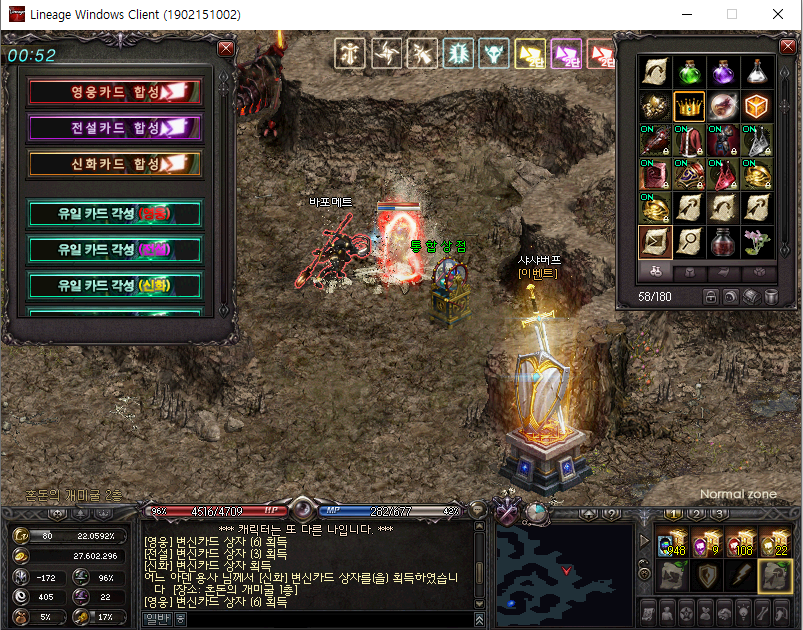This screenshot has width=803, height=630.
Task: Open the inventory trash can
Action: (x=771, y=297)
